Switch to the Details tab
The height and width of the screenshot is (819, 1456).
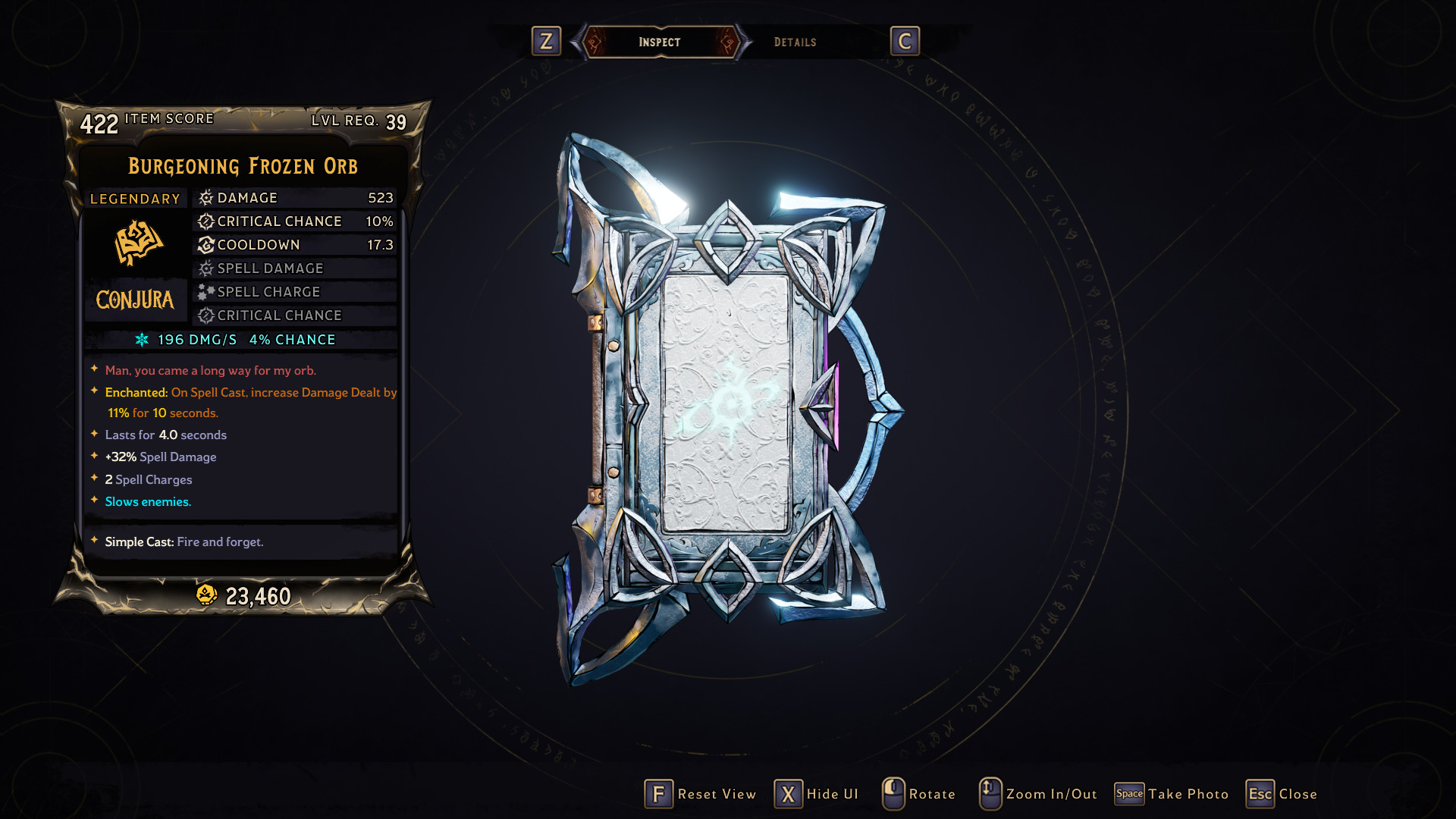coord(795,42)
